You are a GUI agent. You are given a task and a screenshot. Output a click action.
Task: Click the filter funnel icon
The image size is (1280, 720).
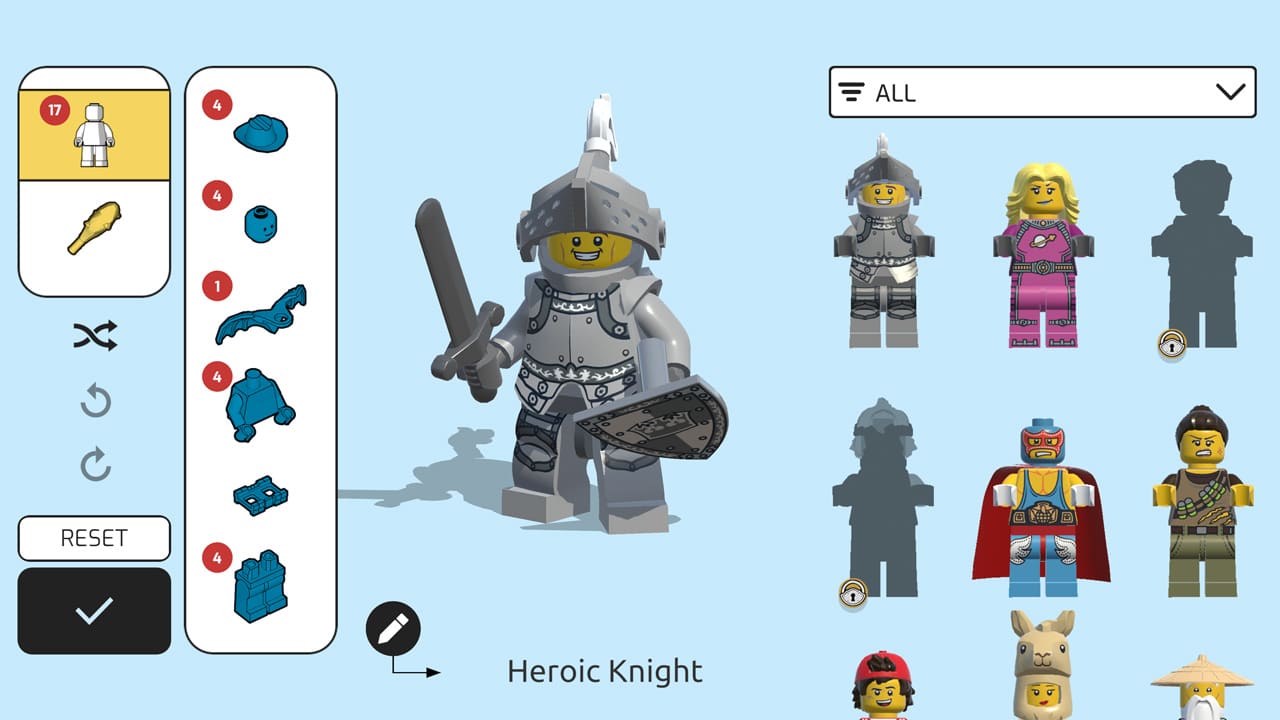click(x=851, y=92)
